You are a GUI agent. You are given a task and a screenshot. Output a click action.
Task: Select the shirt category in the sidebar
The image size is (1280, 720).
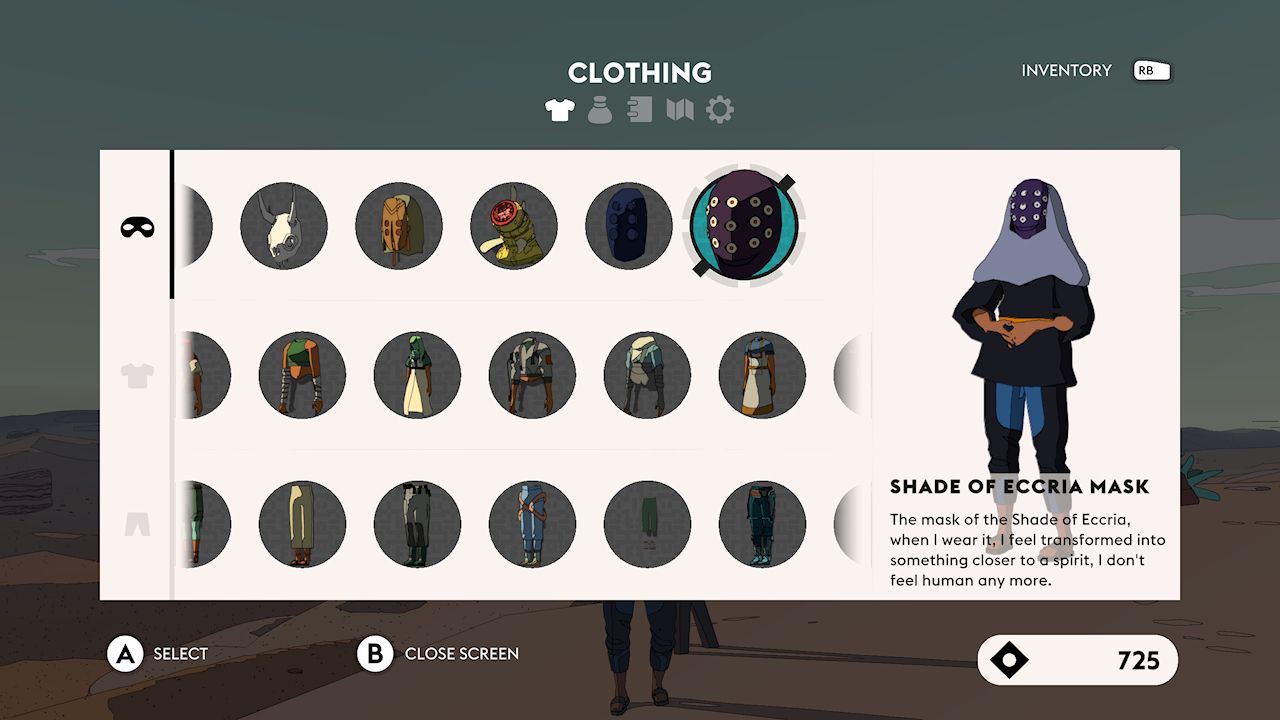pyautogui.click(x=137, y=375)
